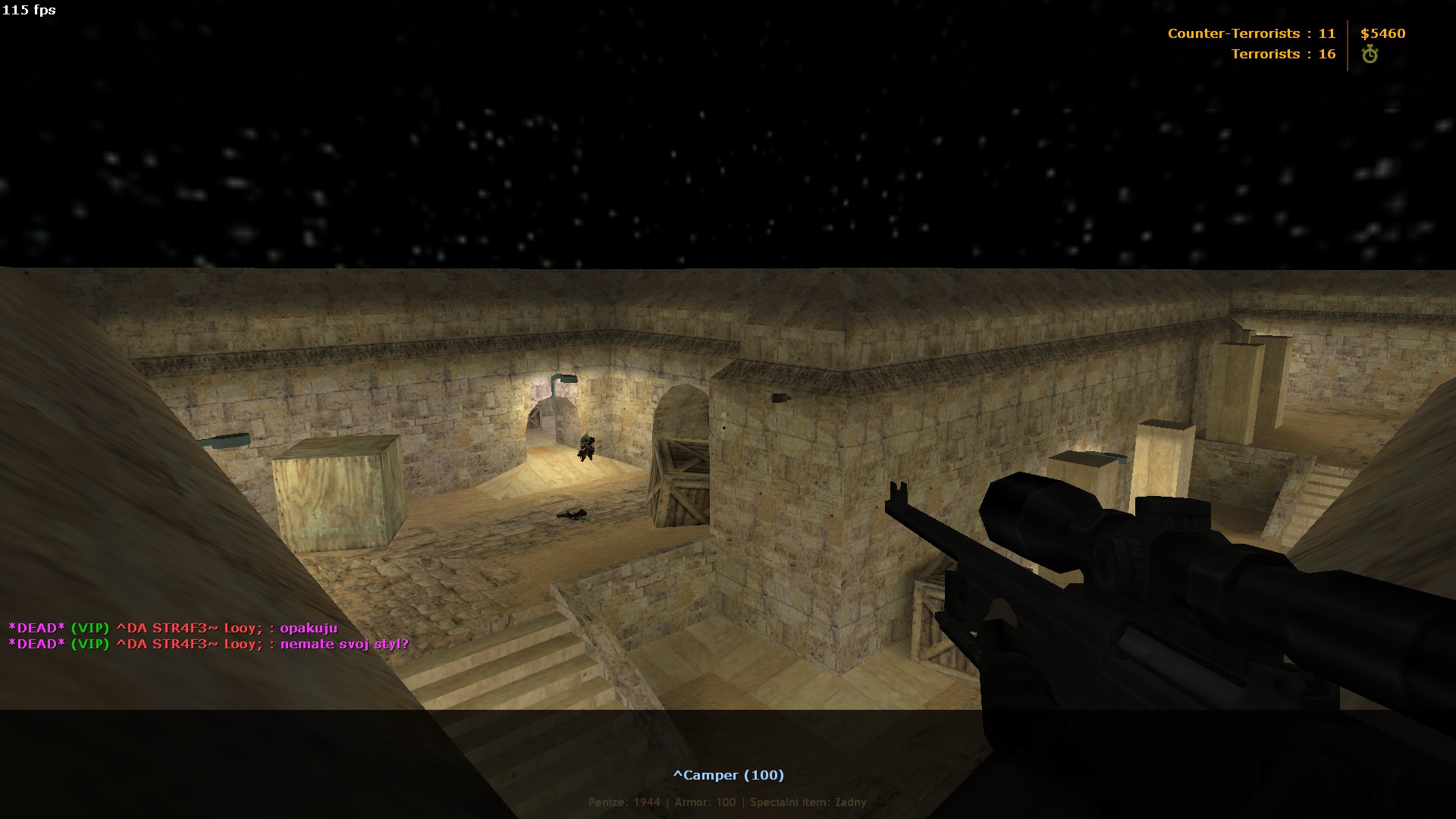Click the chat message saying "opakuju"

coord(308,628)
